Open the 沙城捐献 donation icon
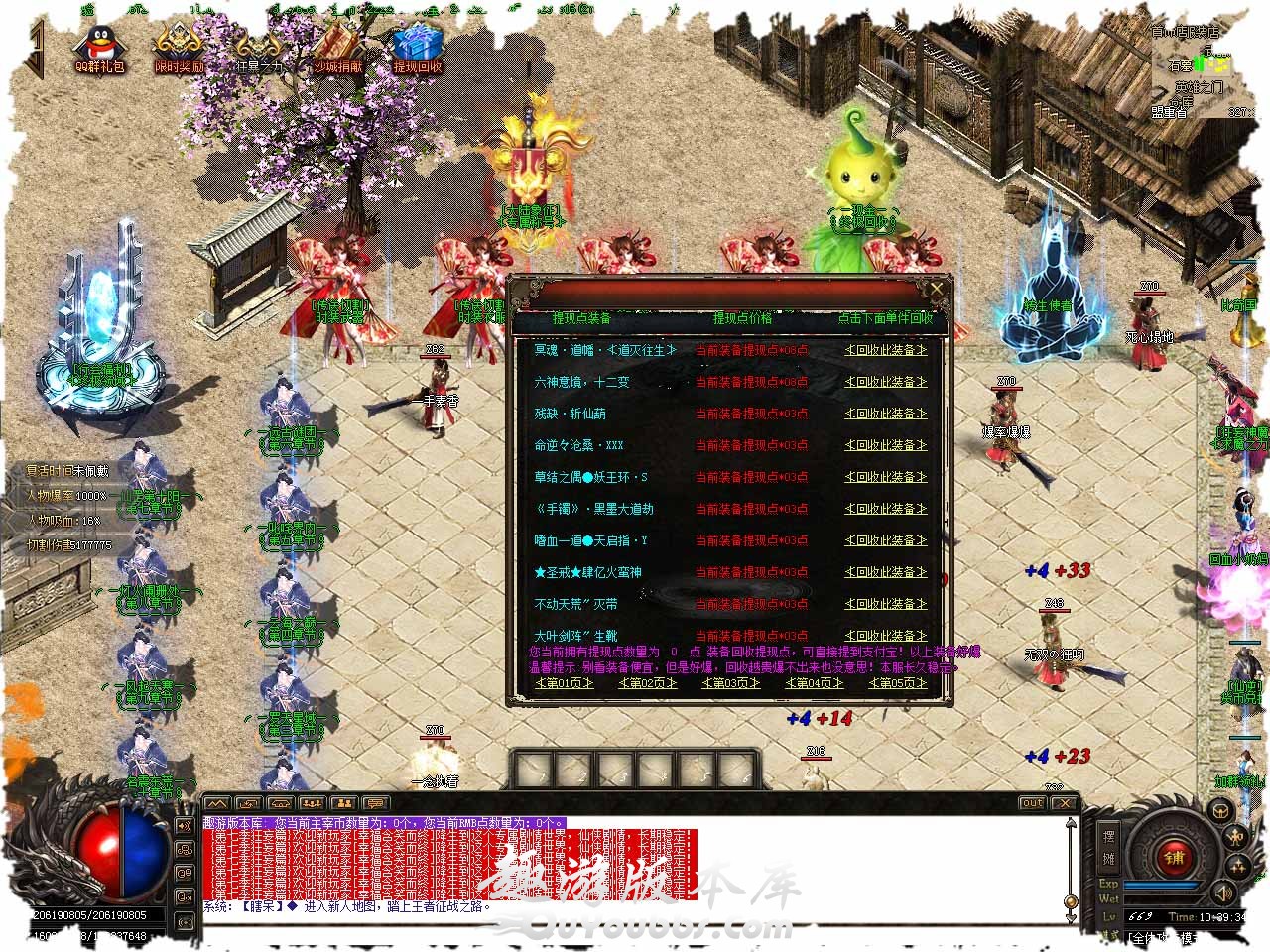Viewport: 1270px width, 952px height. pyautogui.click(x=339, y=50)
